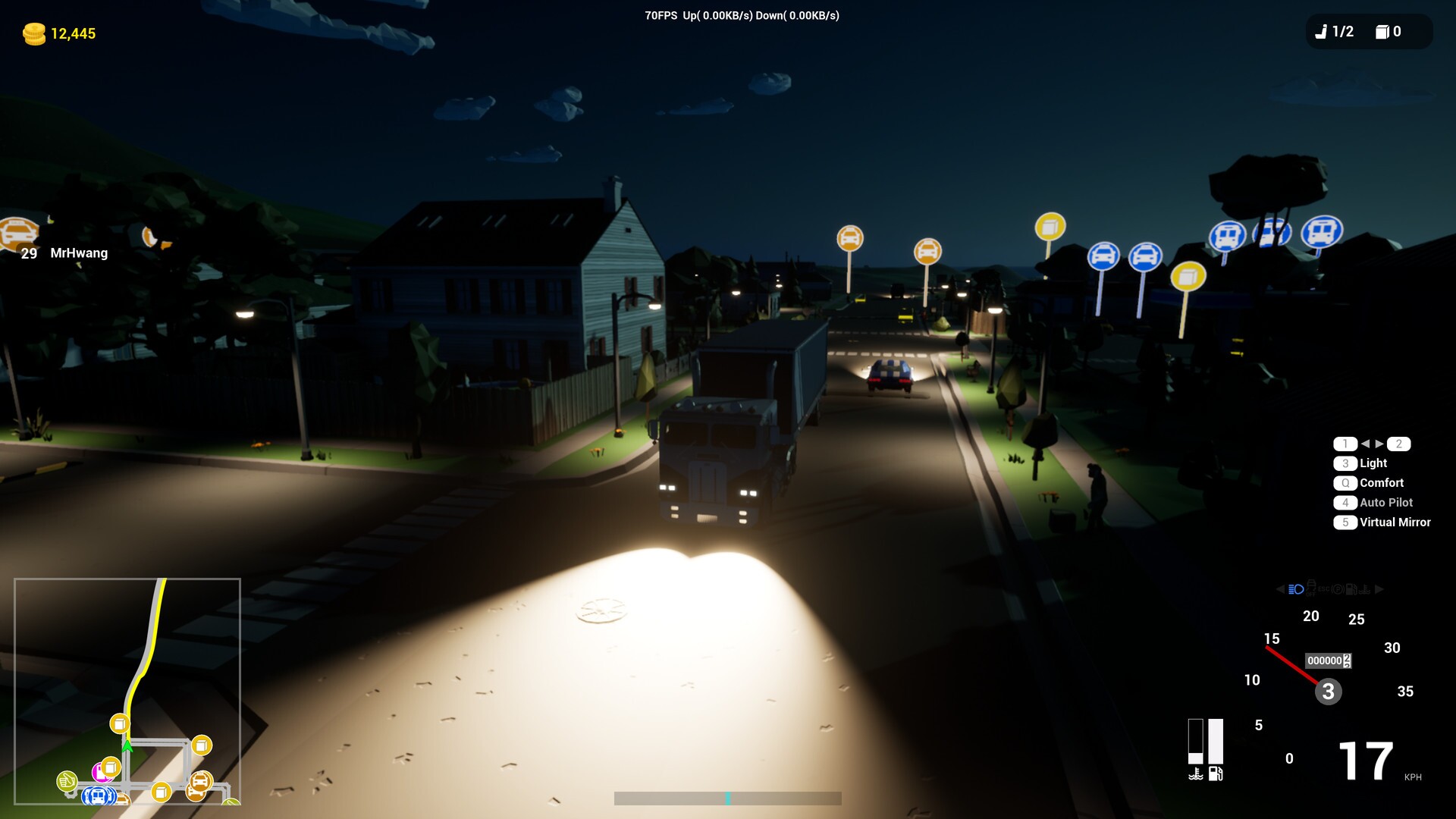Click the coolant temperature gauge icon
Image resolution: width=1456 pixels, height=819 pixels.
pyautogui.click(x=1196, y=774)
